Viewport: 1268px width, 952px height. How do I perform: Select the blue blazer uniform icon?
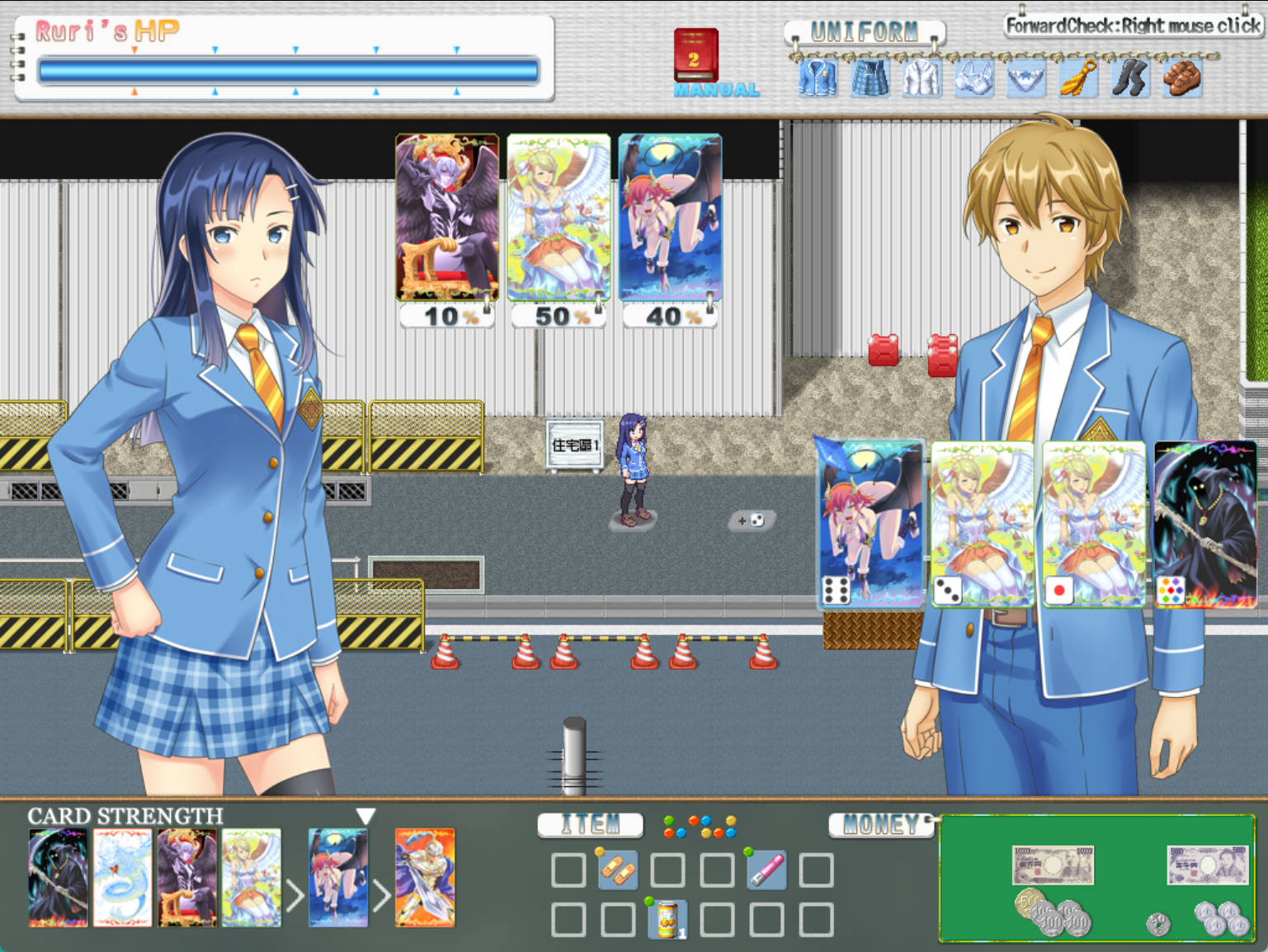tap(817, 78)
